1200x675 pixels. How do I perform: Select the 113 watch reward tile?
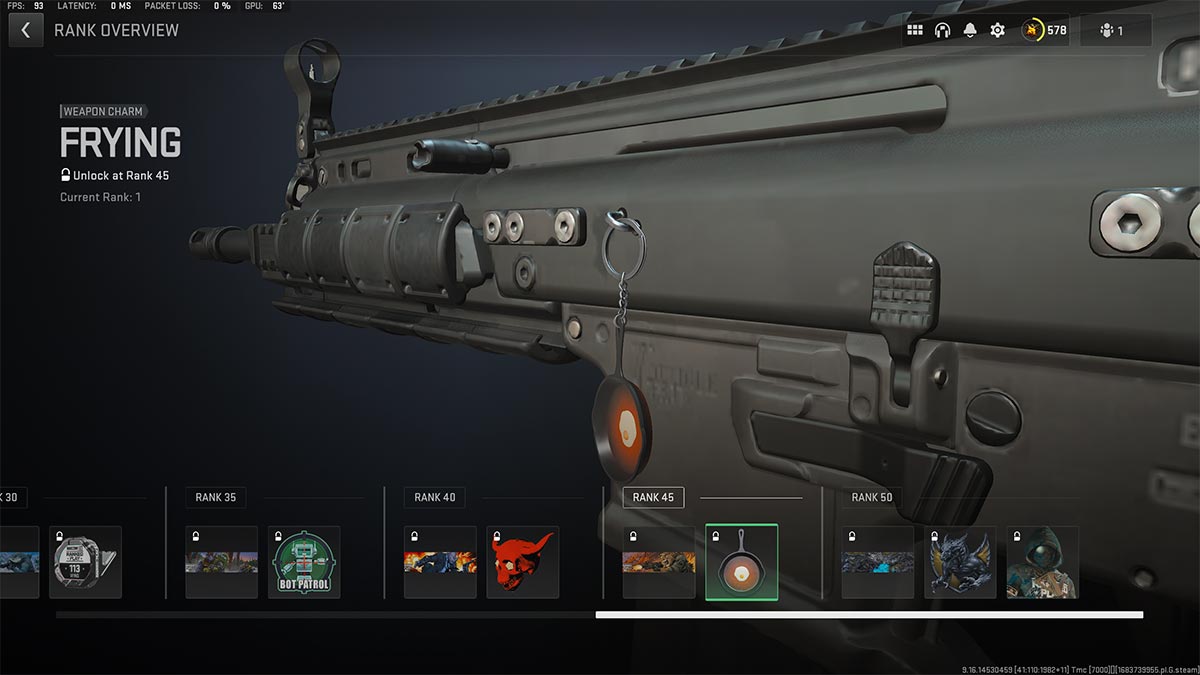coord(85,562)
